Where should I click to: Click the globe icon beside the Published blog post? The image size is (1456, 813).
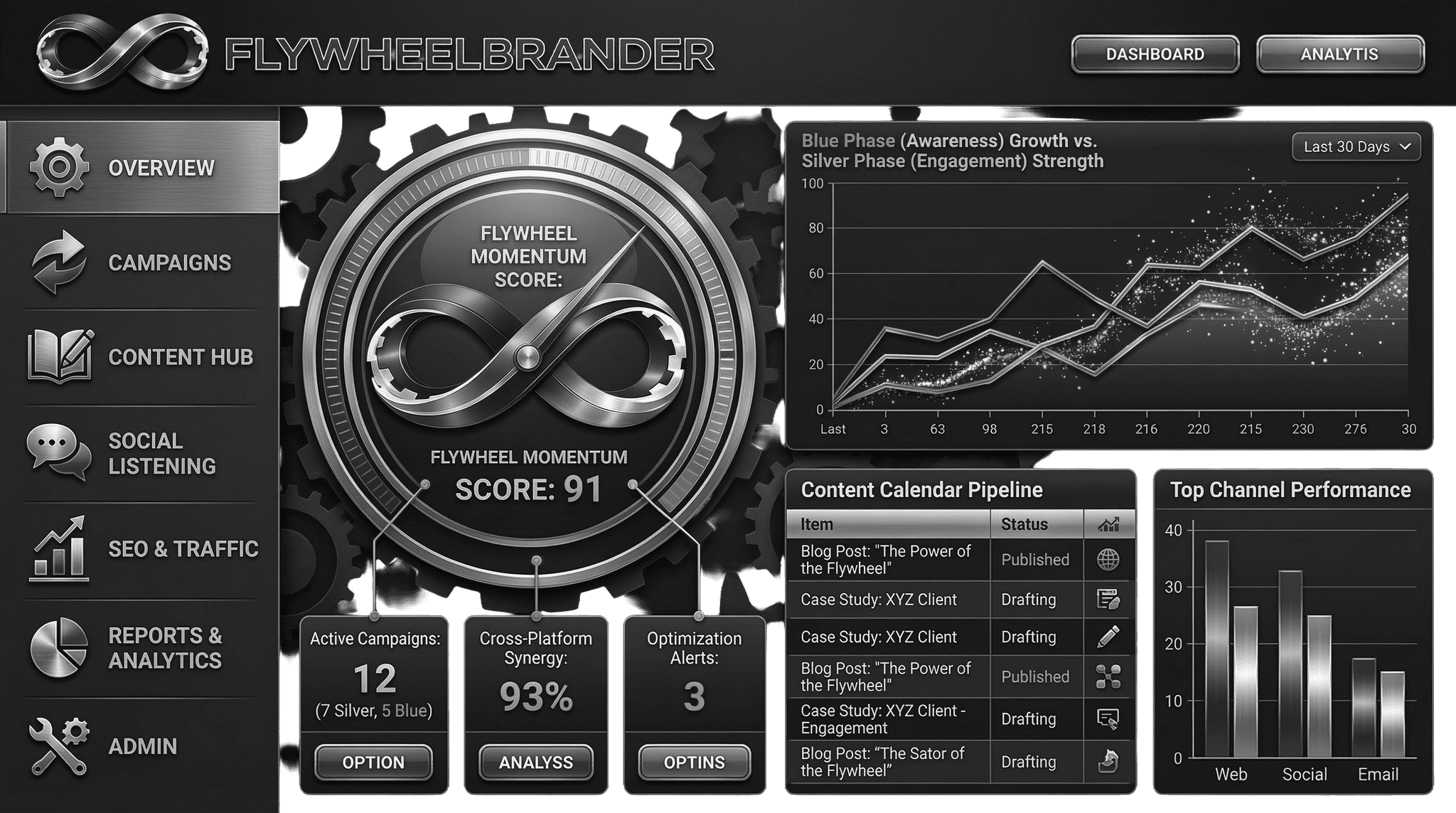[1108, 560]
